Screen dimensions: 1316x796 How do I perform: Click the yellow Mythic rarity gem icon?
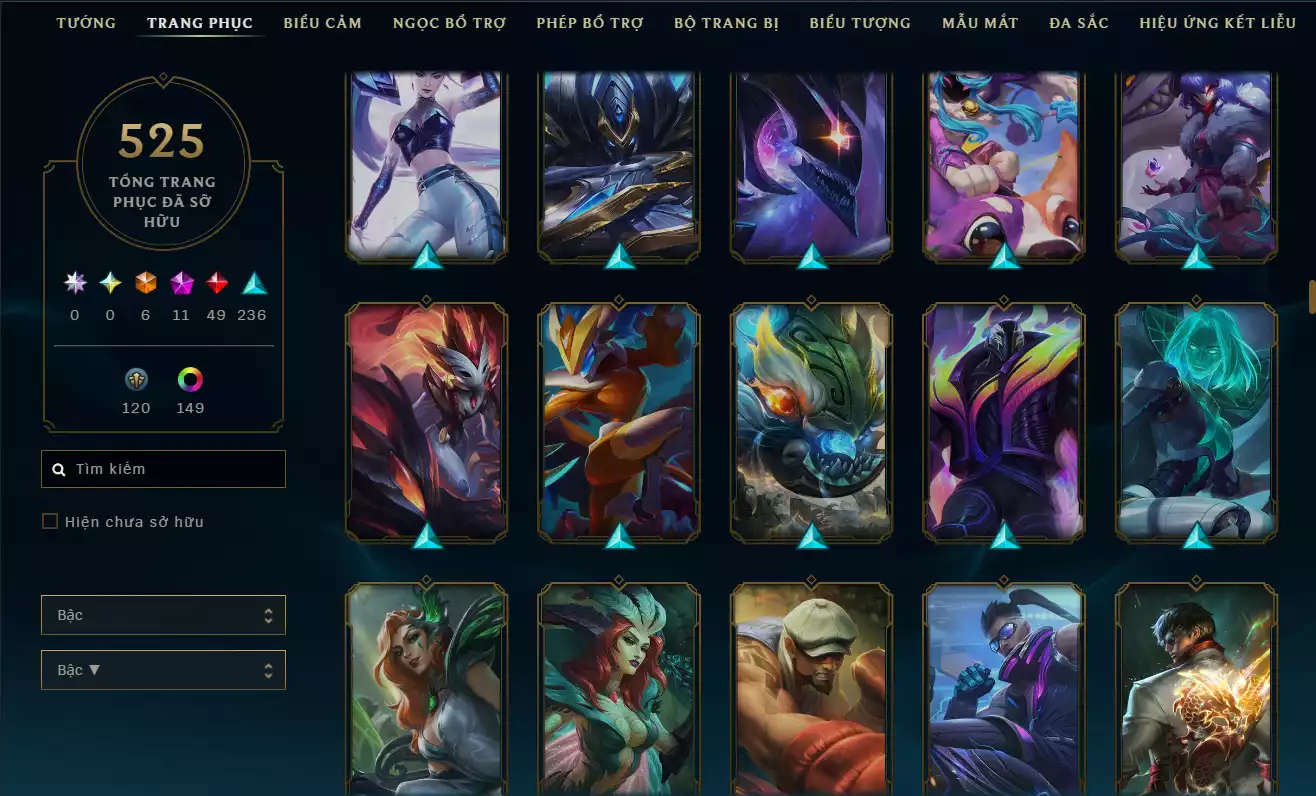coord(108,284)
